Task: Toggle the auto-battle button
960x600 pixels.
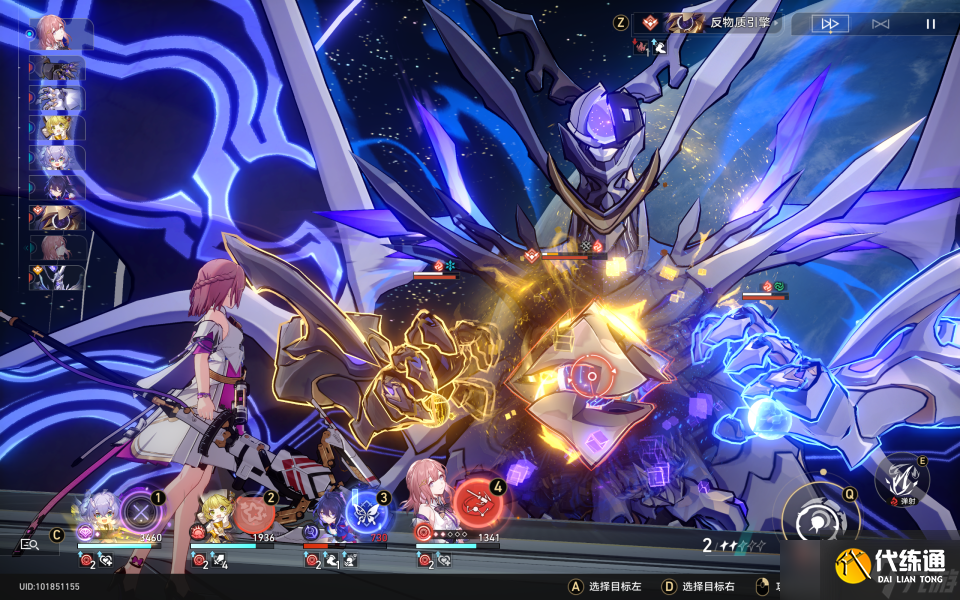Action: pyautogui.click(x=880, y=24)
